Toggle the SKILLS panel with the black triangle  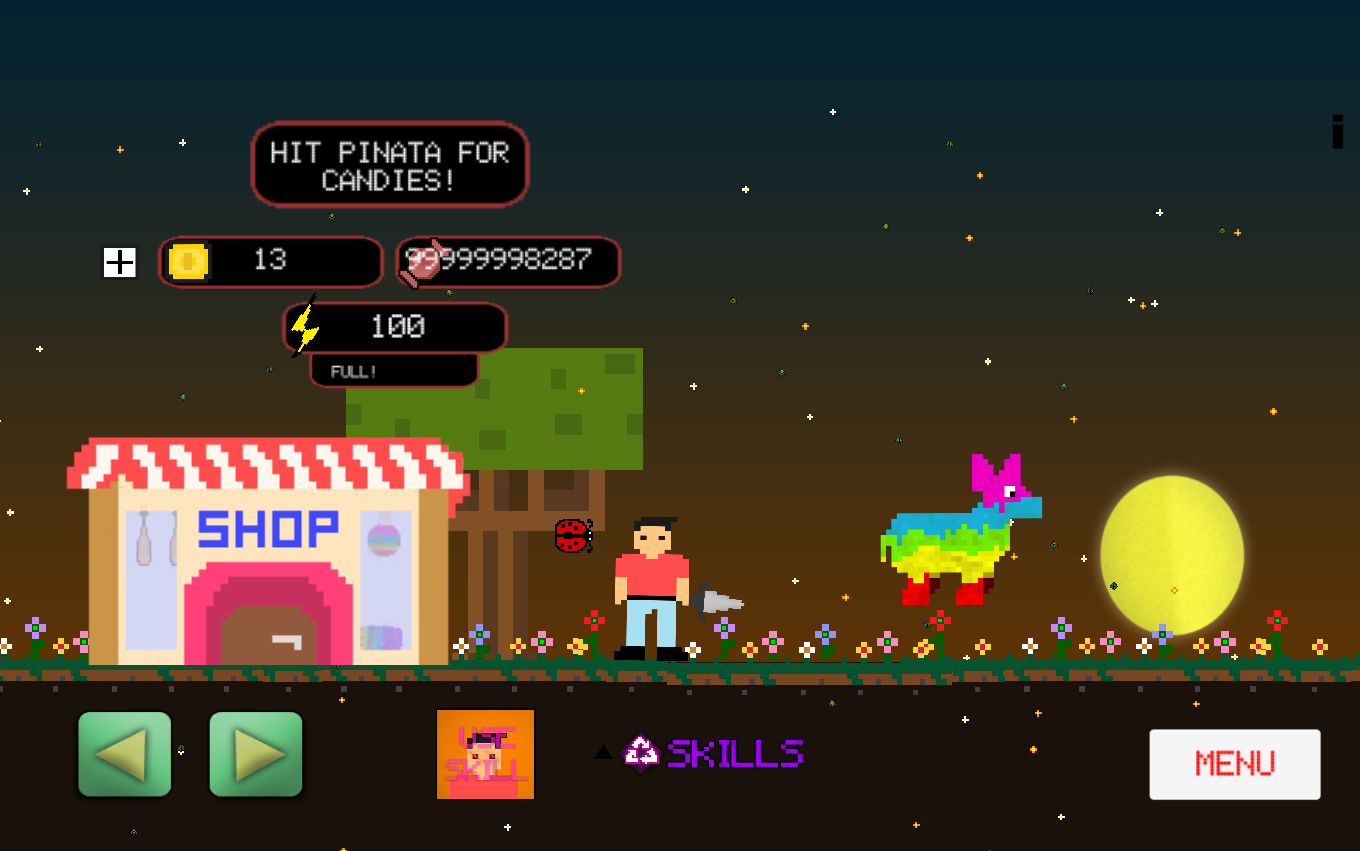(603, 752)
